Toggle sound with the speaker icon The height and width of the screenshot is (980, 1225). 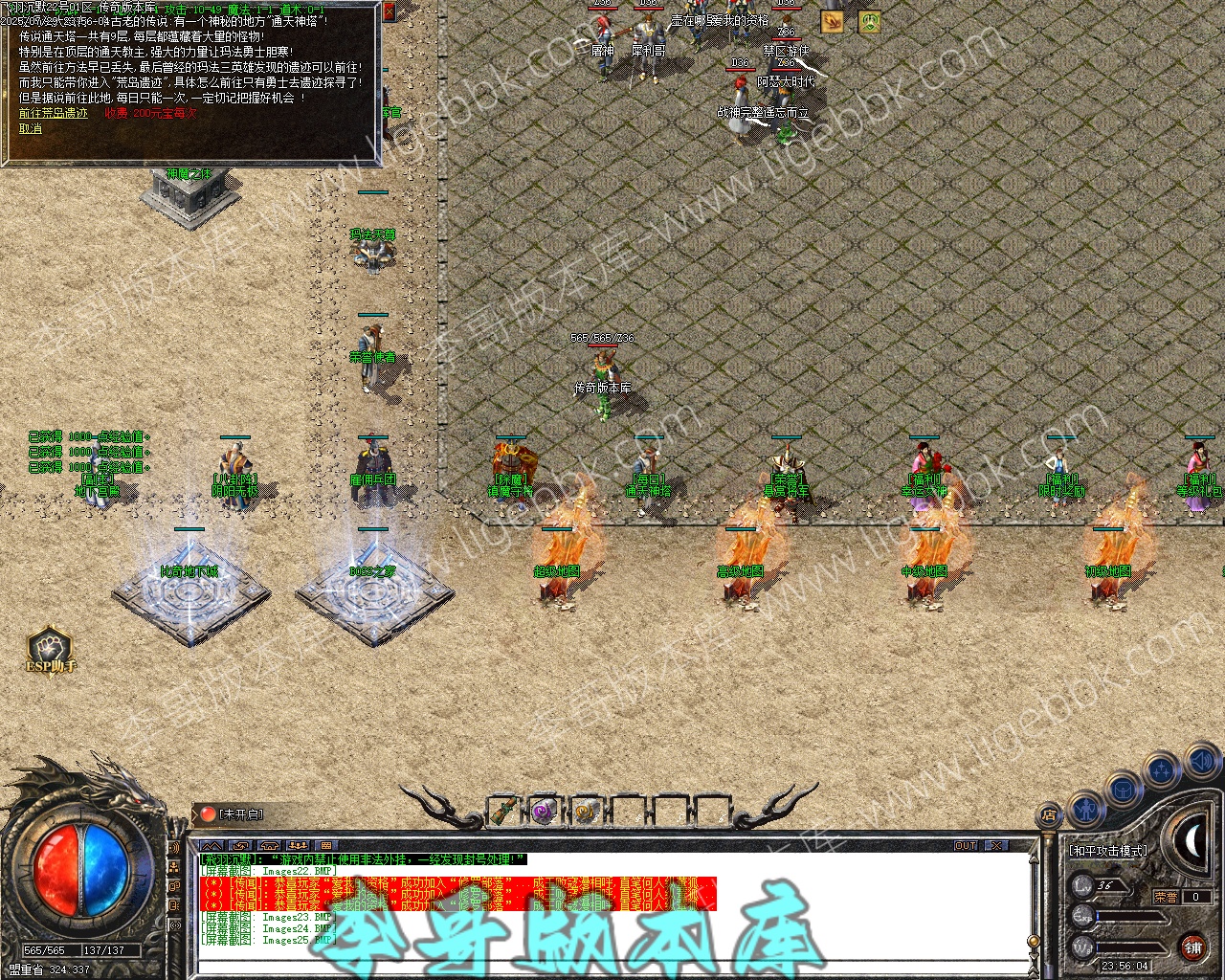[x=1200, y=763]
